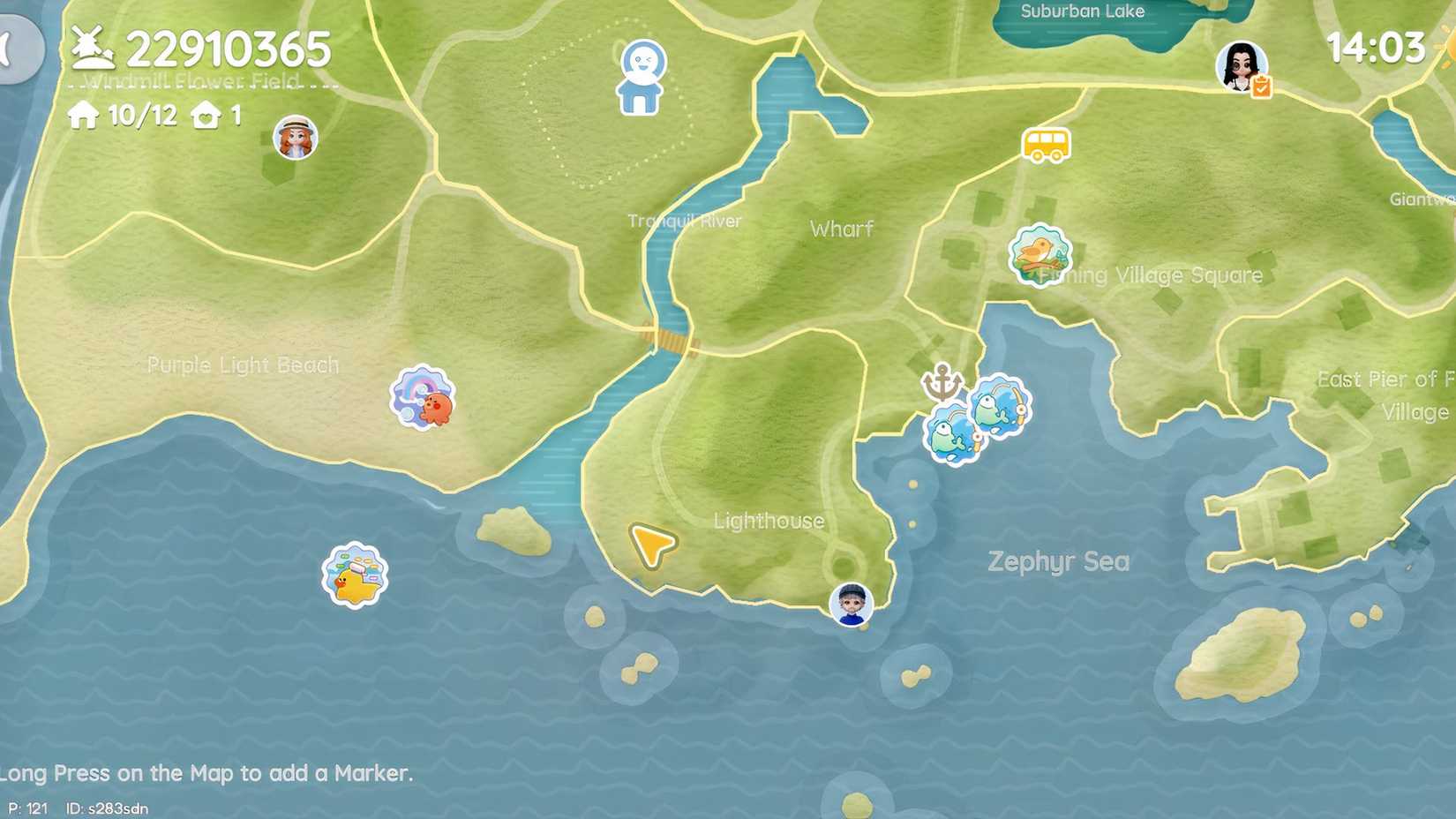Select the left fishing spot fish icon
The image size is (1456, 819).
coord(952,432)
